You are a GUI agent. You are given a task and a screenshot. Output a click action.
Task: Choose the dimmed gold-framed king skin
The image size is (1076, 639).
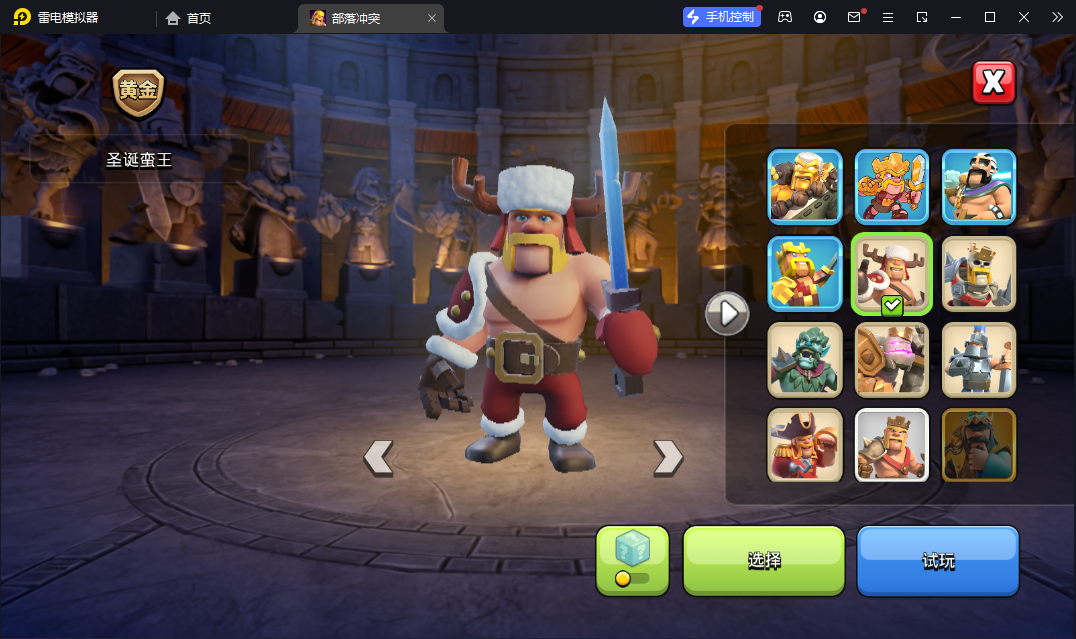[x=979, y=445]
